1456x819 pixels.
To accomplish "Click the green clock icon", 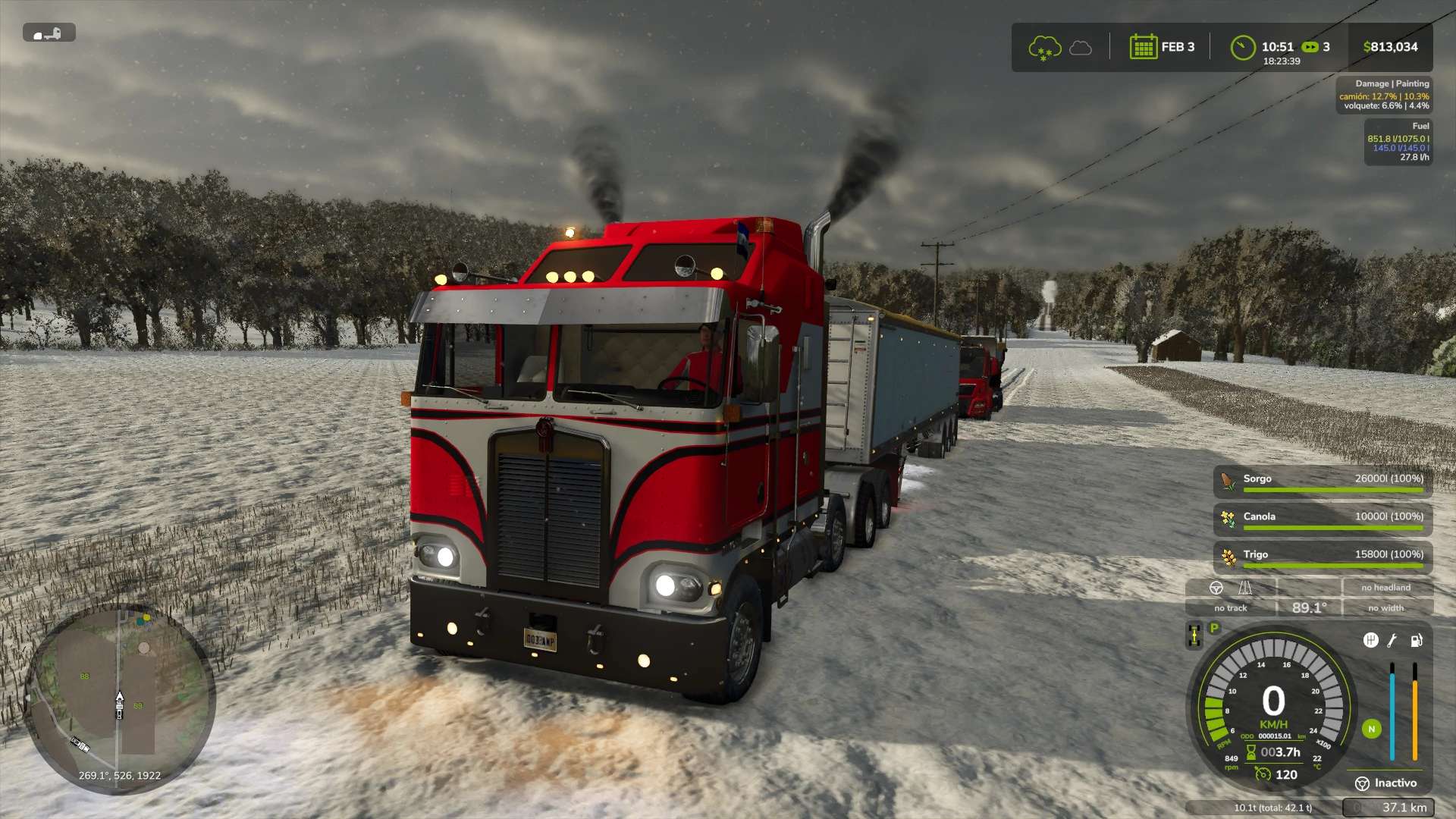I will point(1242,47).
